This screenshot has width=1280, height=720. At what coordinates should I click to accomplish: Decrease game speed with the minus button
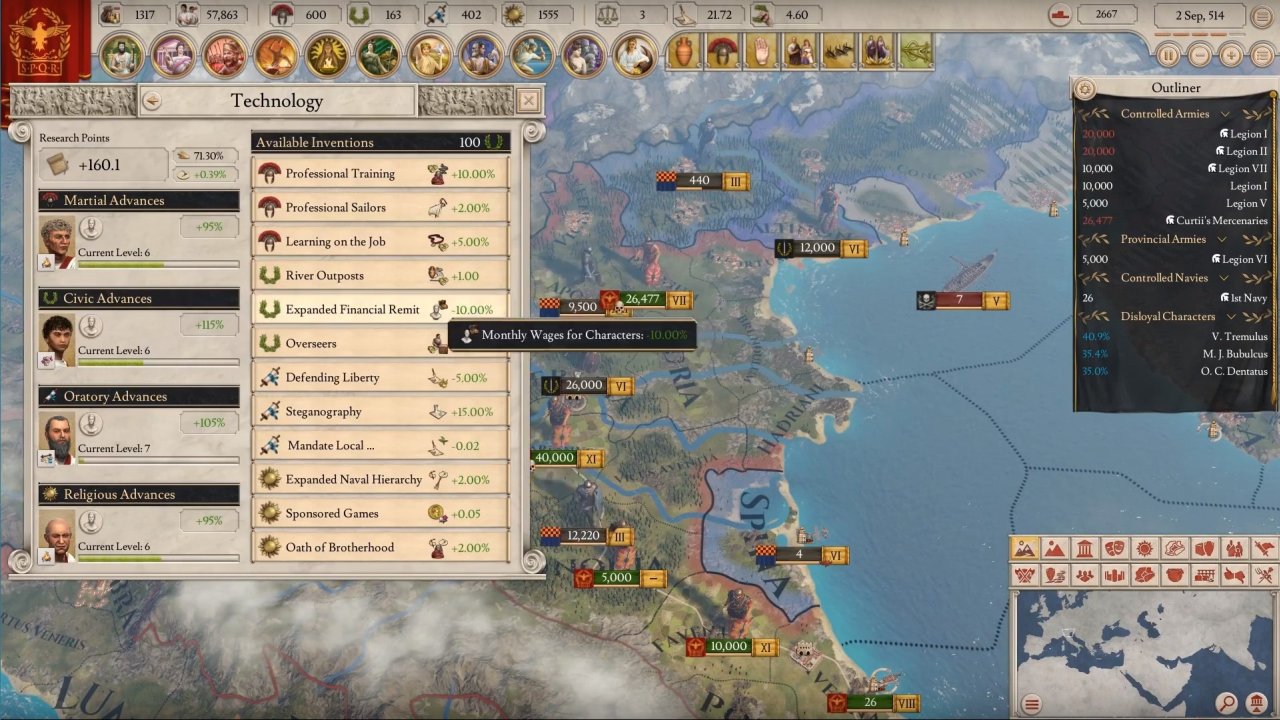[1199, 55]
